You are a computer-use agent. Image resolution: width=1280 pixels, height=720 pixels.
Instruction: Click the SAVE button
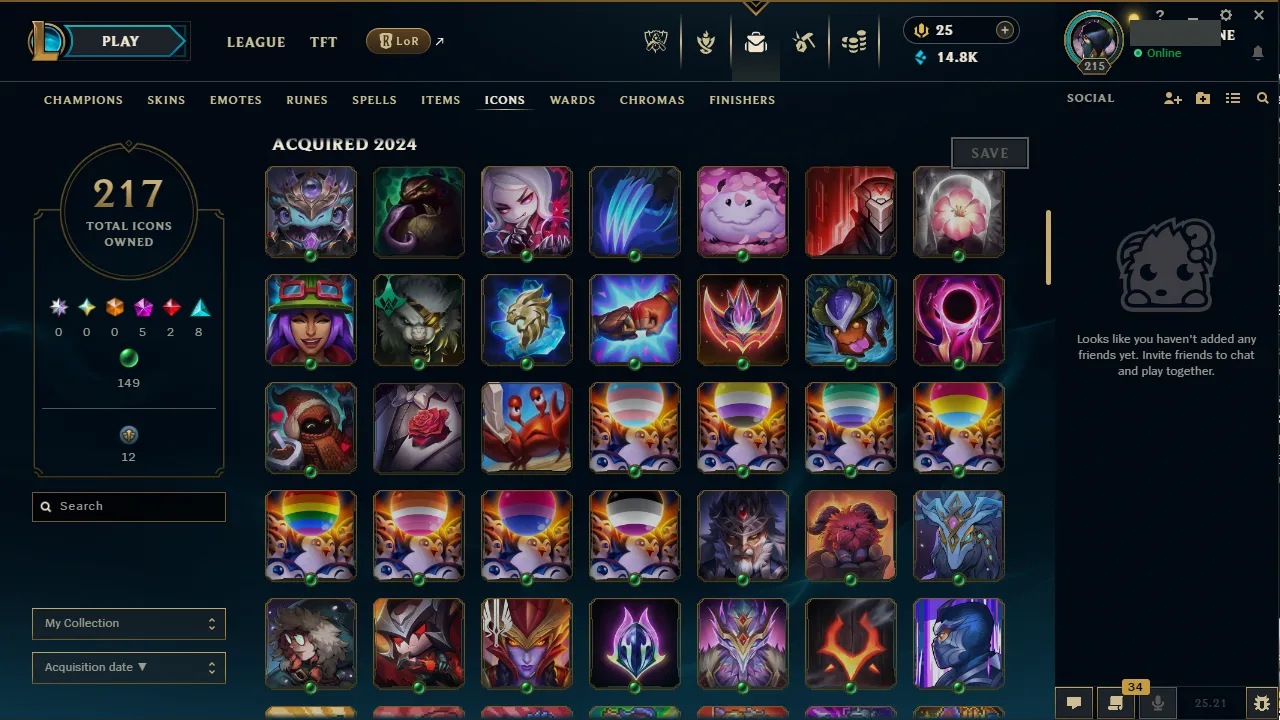(989, 152)
